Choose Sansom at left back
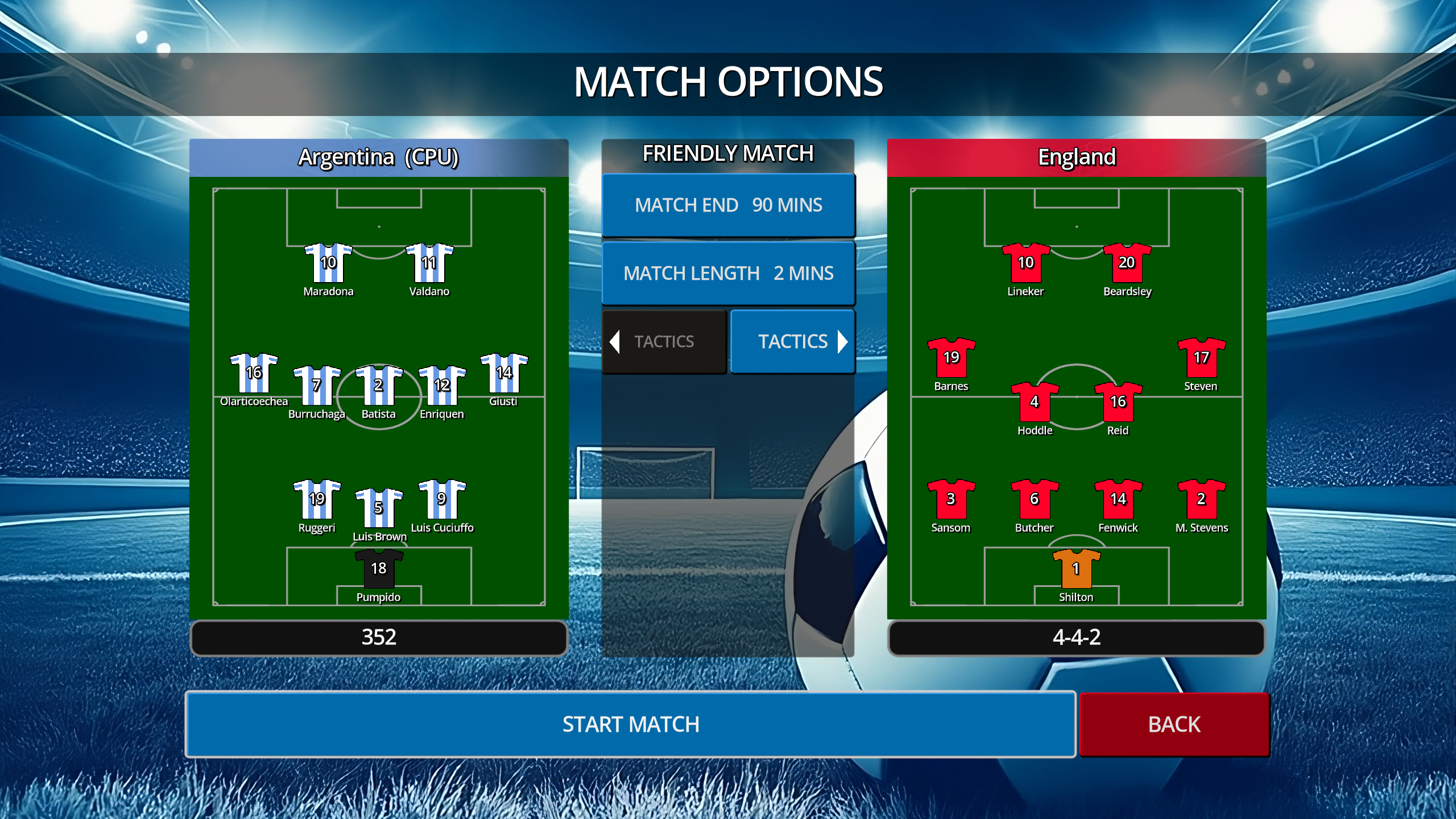The height and width of the screenshot is (819, 1456). click(x=951, y=499)
